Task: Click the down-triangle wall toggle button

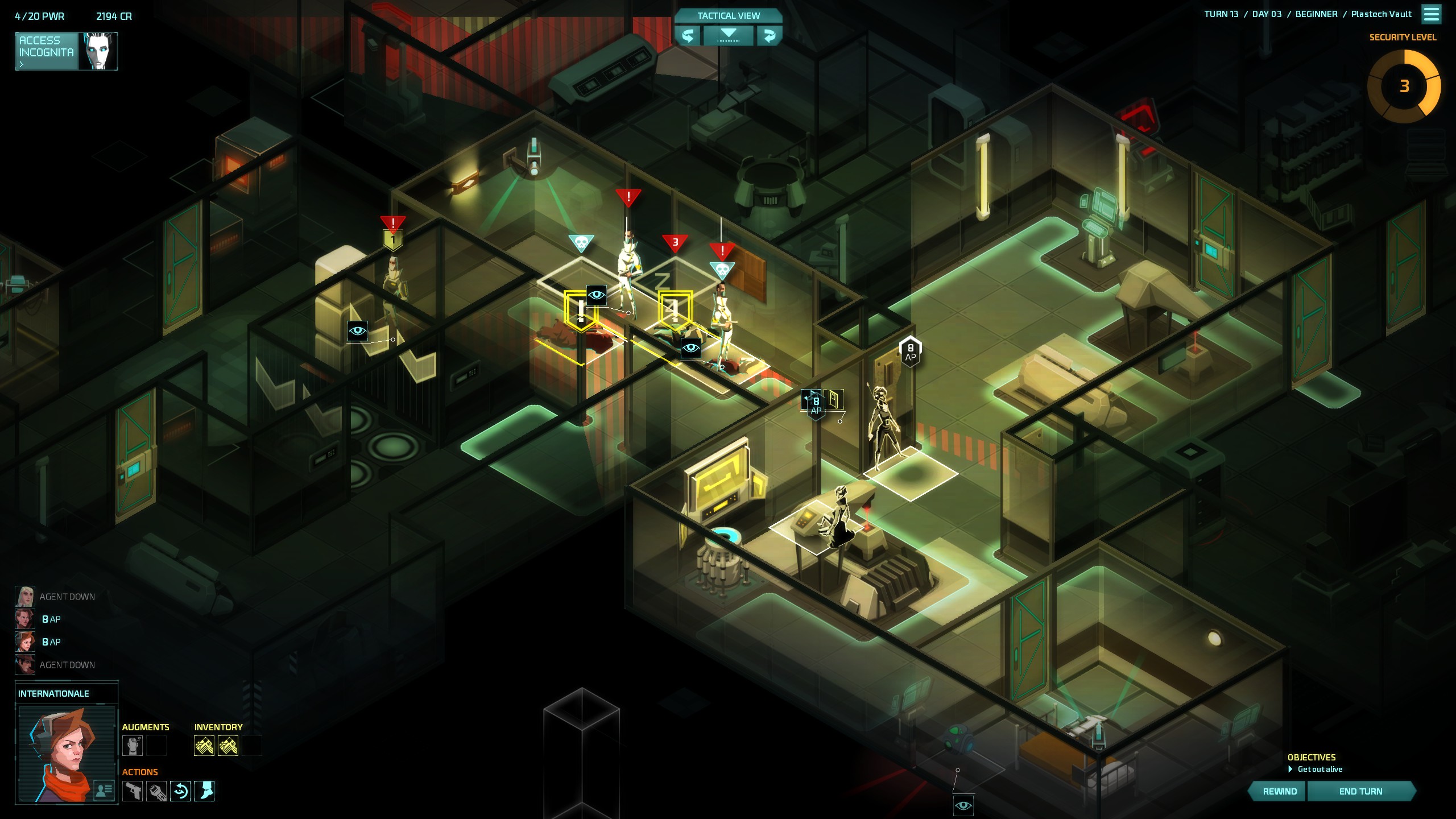Action: click(x=729, y=36)
